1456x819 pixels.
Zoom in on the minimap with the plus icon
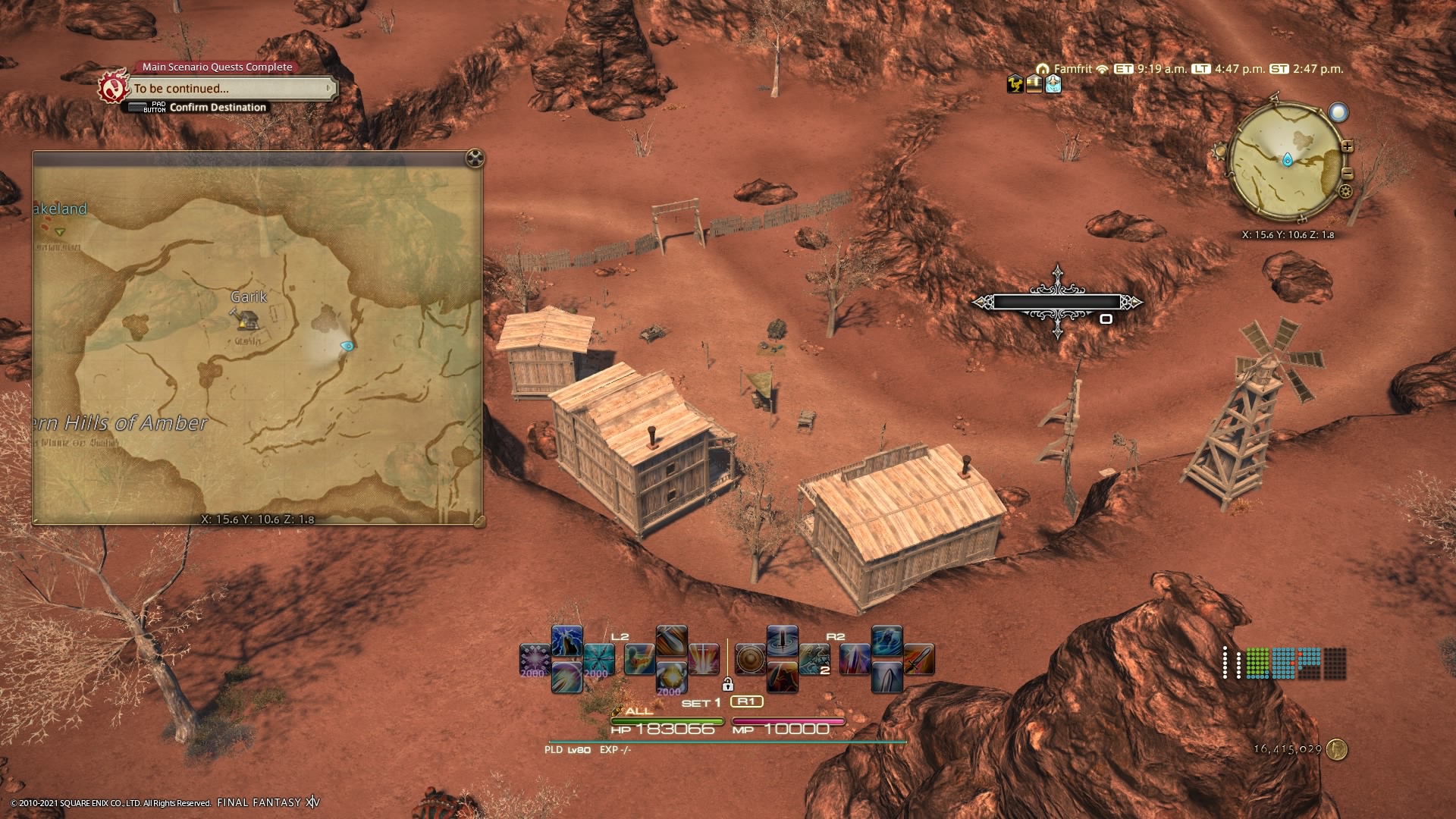(x=1348, y=146)
